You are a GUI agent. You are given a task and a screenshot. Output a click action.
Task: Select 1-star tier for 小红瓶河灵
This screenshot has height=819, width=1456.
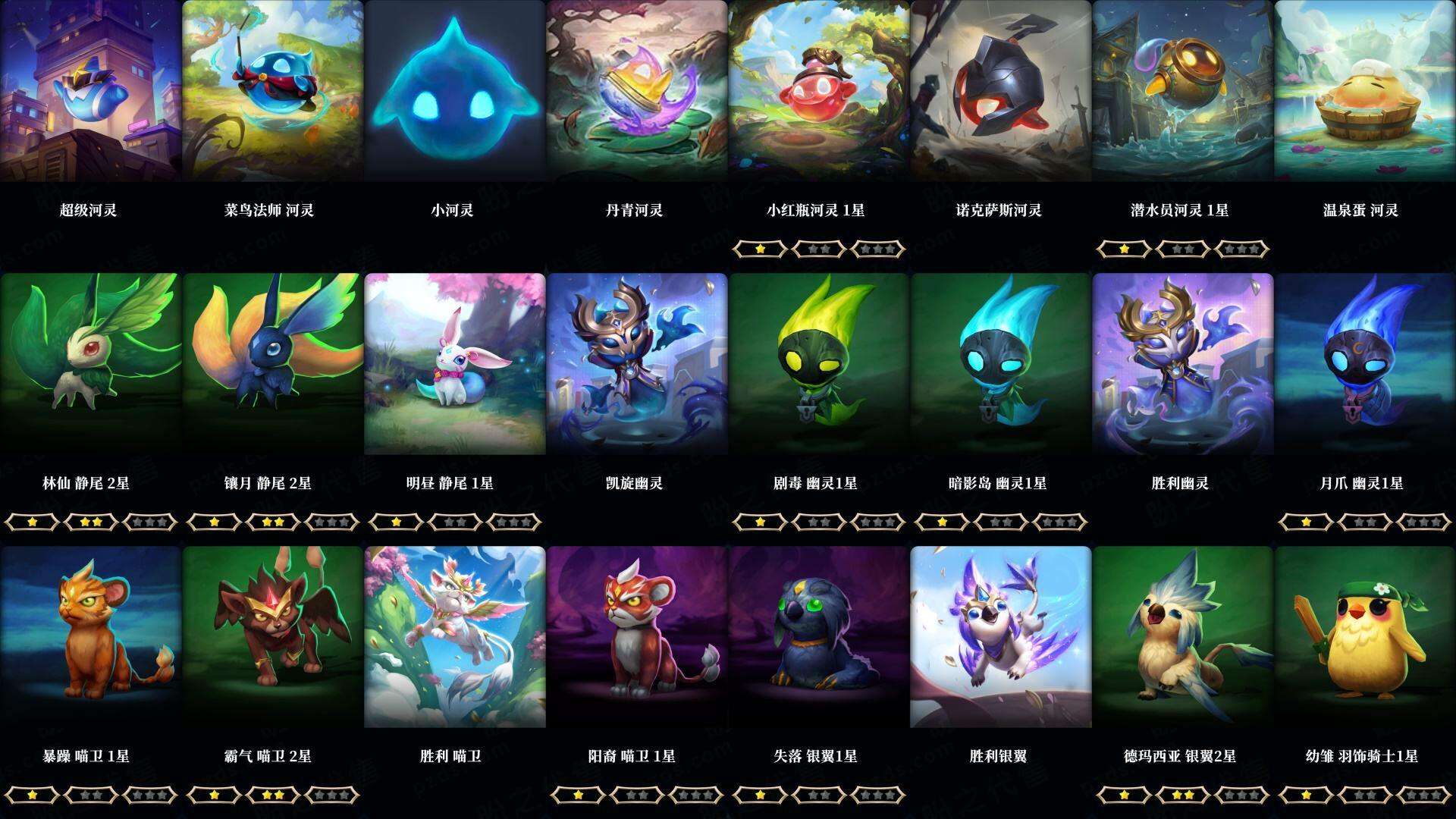pos(760,248)
